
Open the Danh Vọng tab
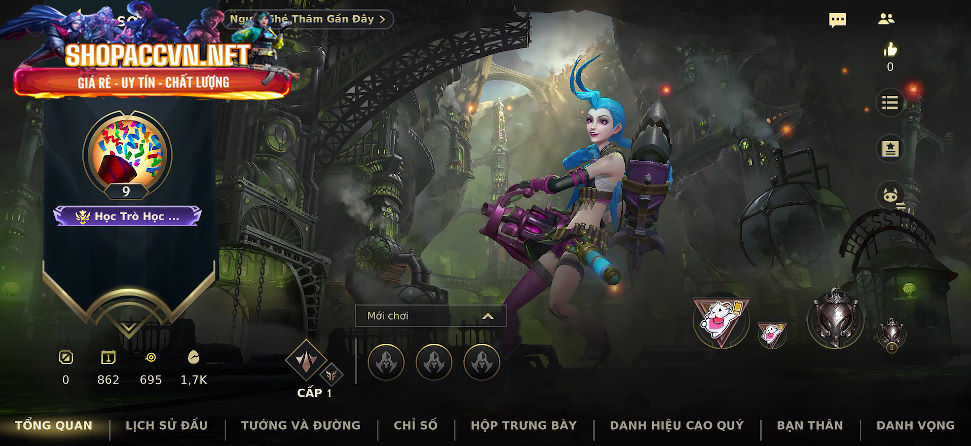(915, 426)
